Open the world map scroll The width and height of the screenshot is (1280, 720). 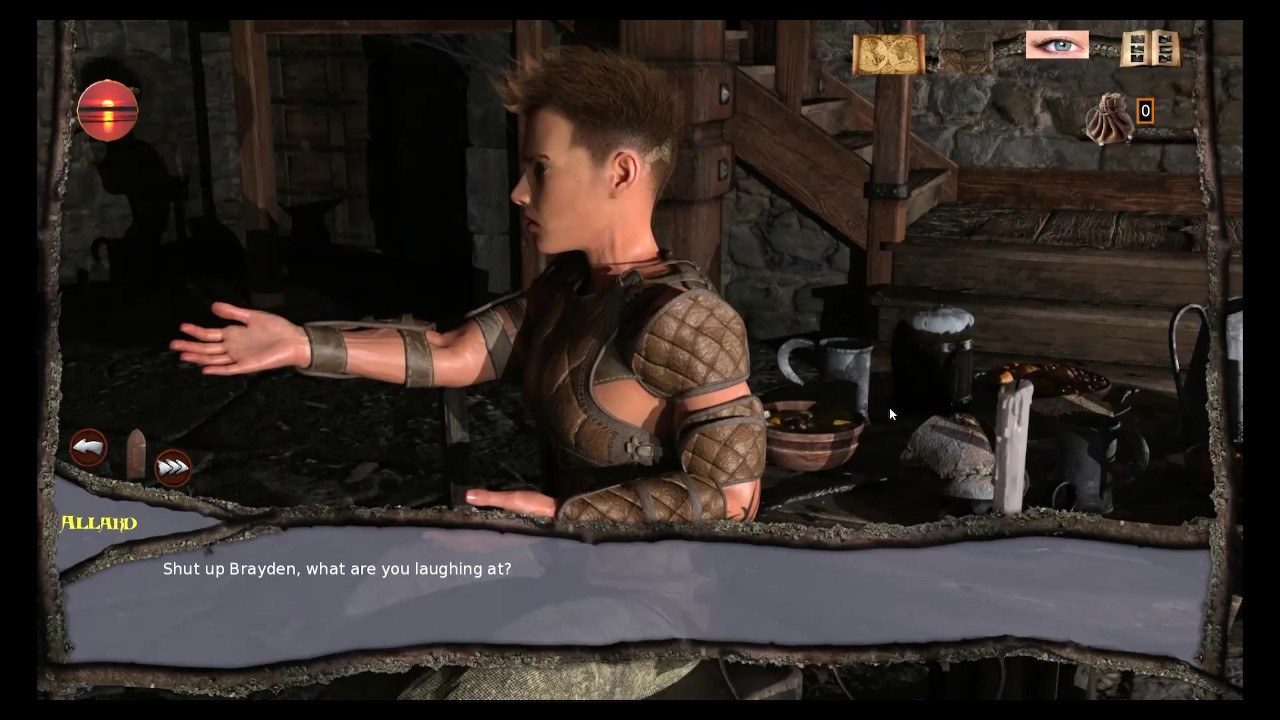coord(888,54)
